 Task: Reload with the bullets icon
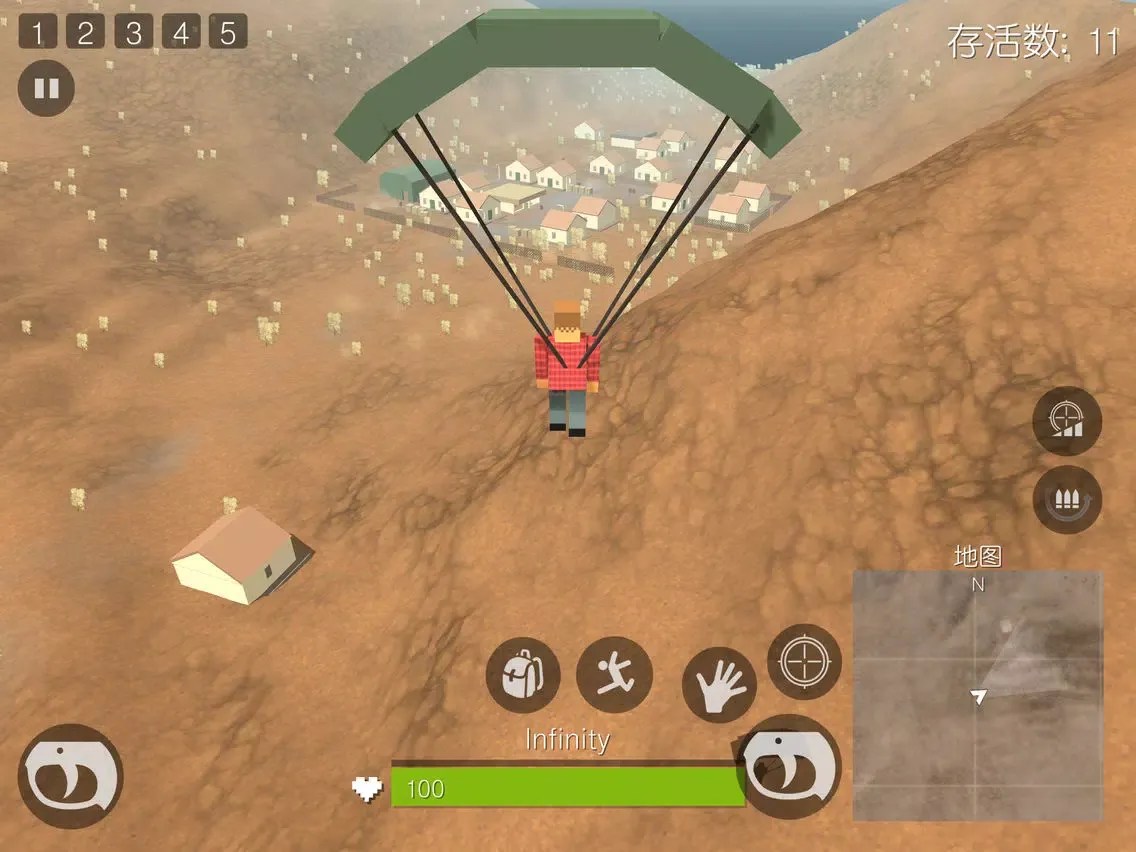click(x=1067, y=499)
